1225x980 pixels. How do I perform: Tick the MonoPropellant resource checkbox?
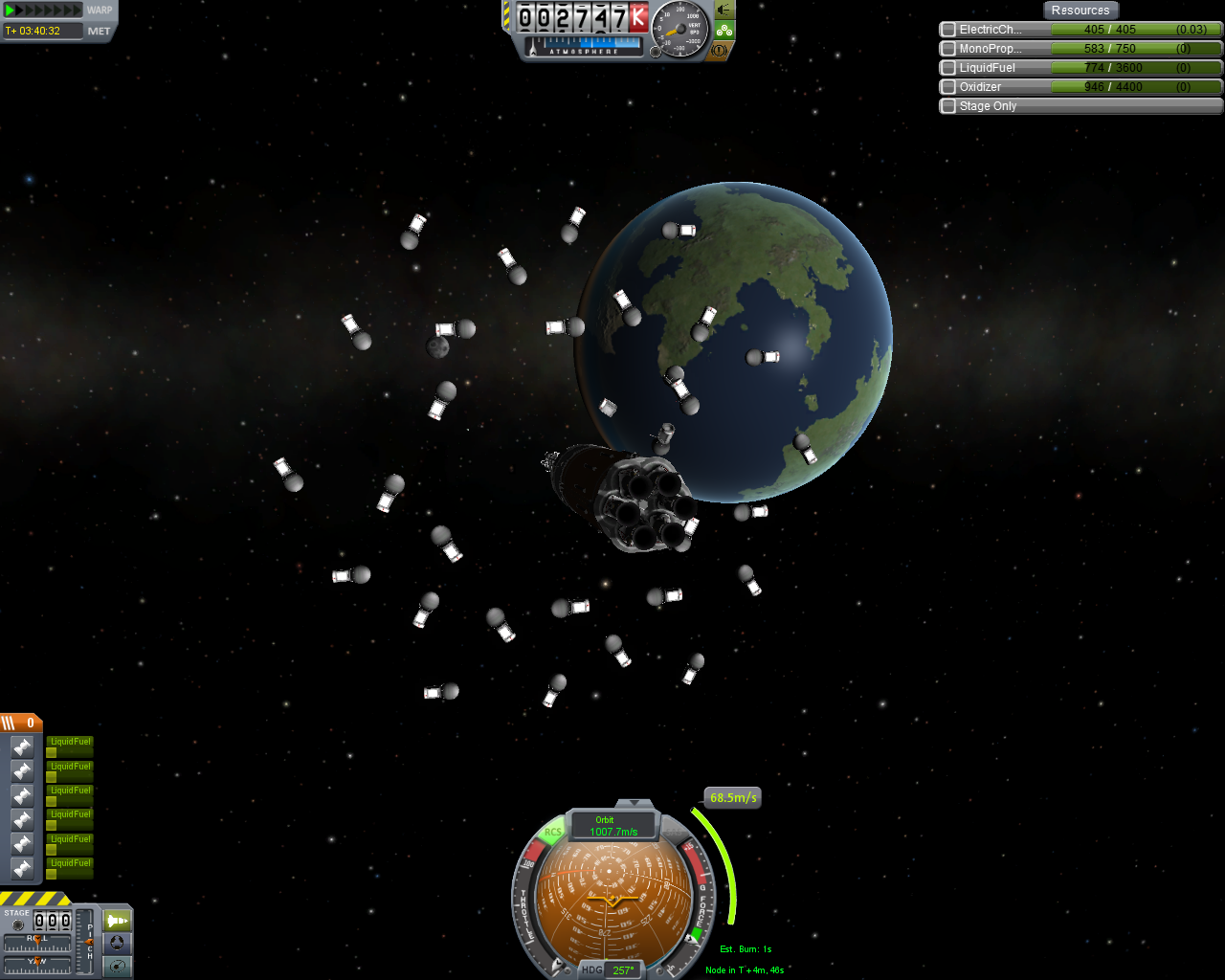click(948, 49)
